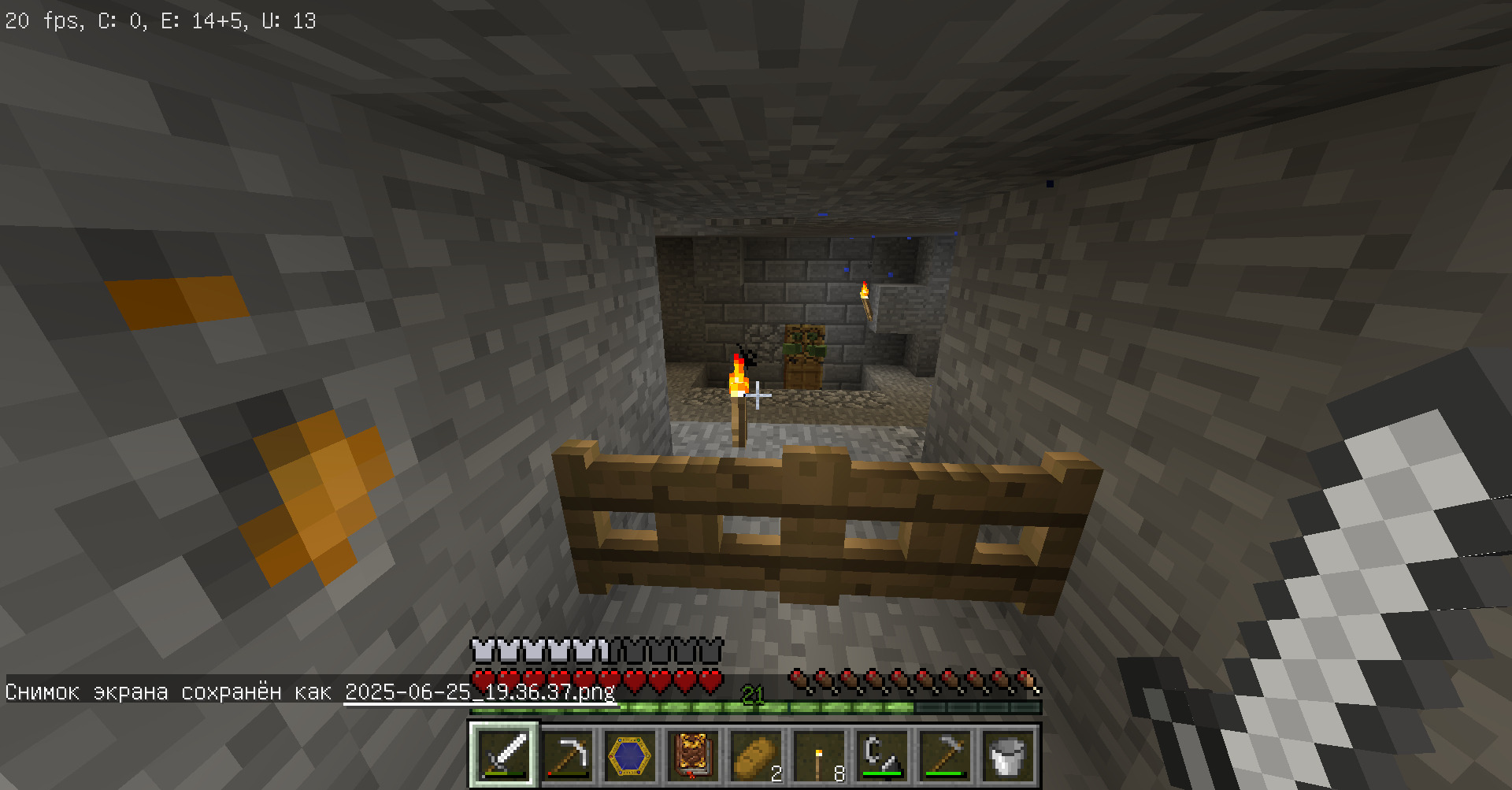Select the iron sword hotbar slot
The image size is (1512, 790).
point(505,755)
